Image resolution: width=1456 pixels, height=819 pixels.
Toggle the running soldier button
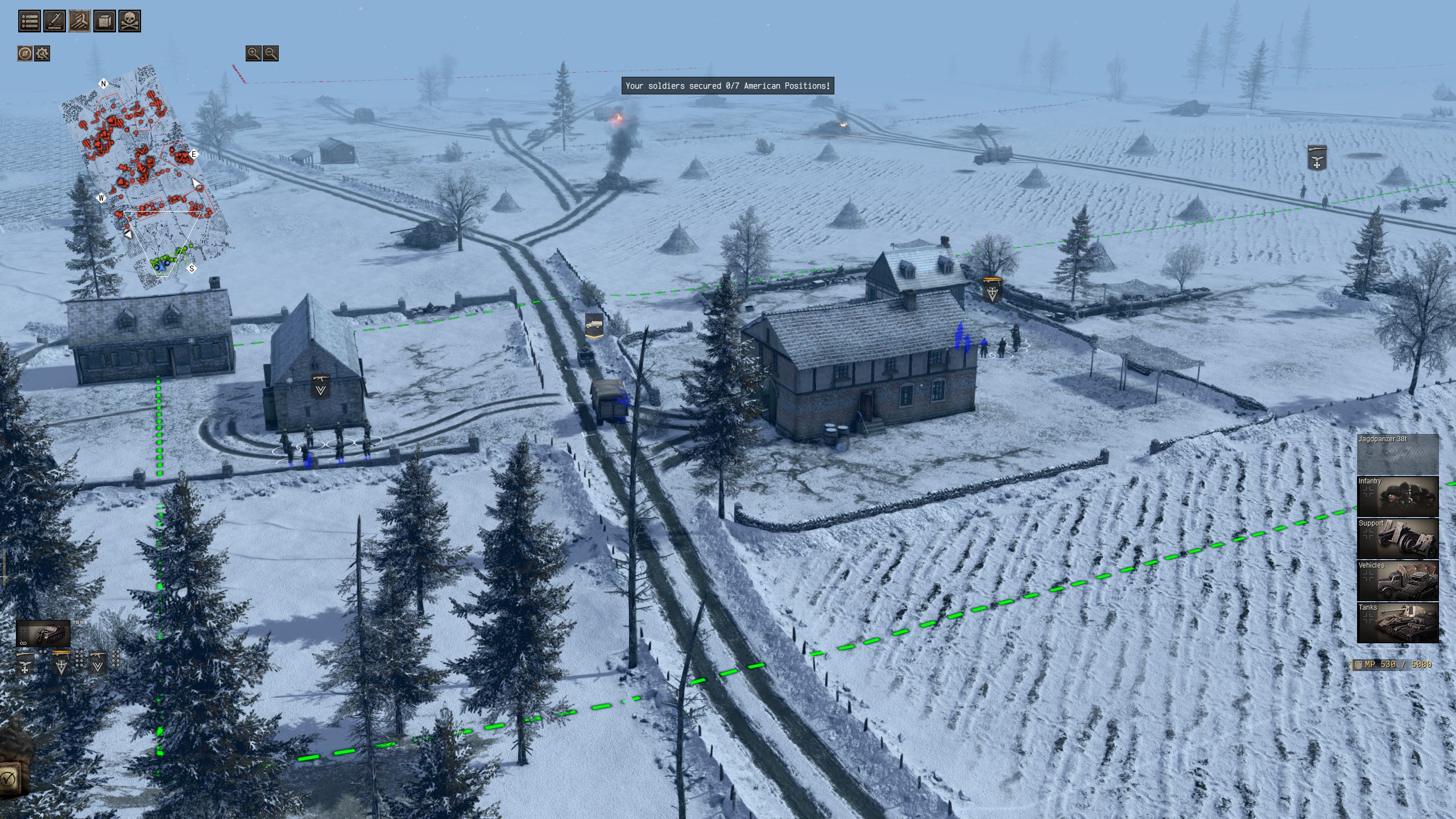(80, 22)
